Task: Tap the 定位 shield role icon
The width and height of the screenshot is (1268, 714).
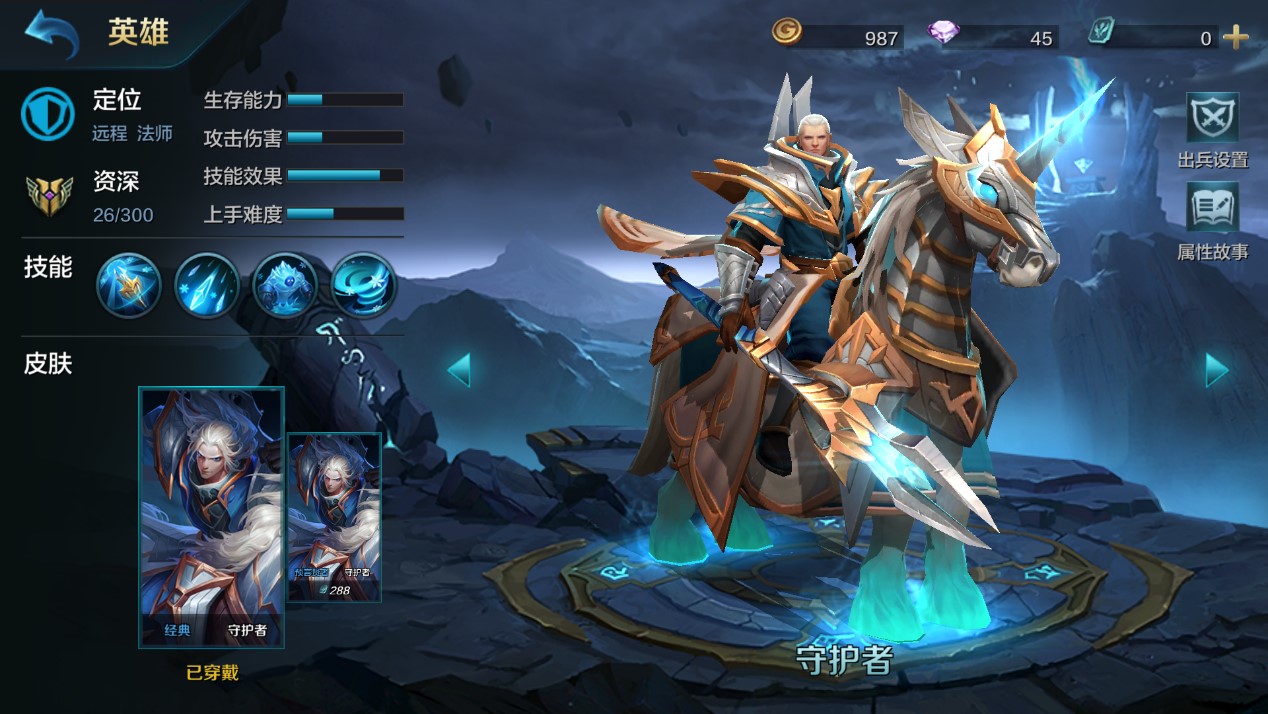Action: (x=48, y=113)
